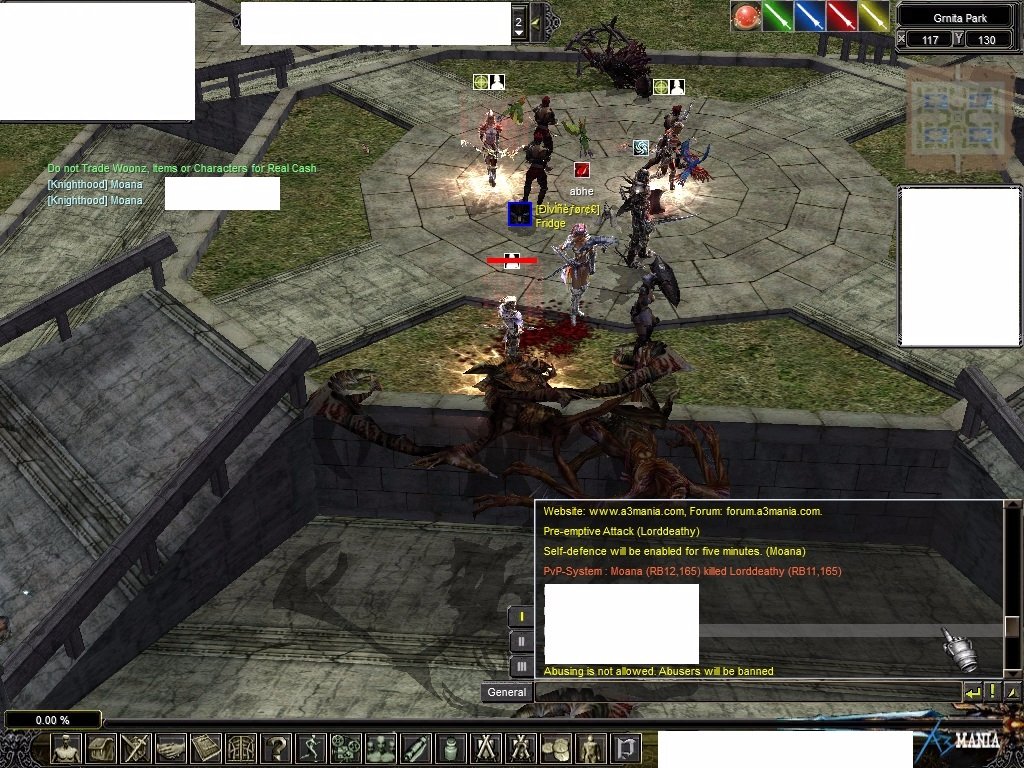1024x768 pixels.
Task: Switch to chat tab III
Action: coord(521,666)
